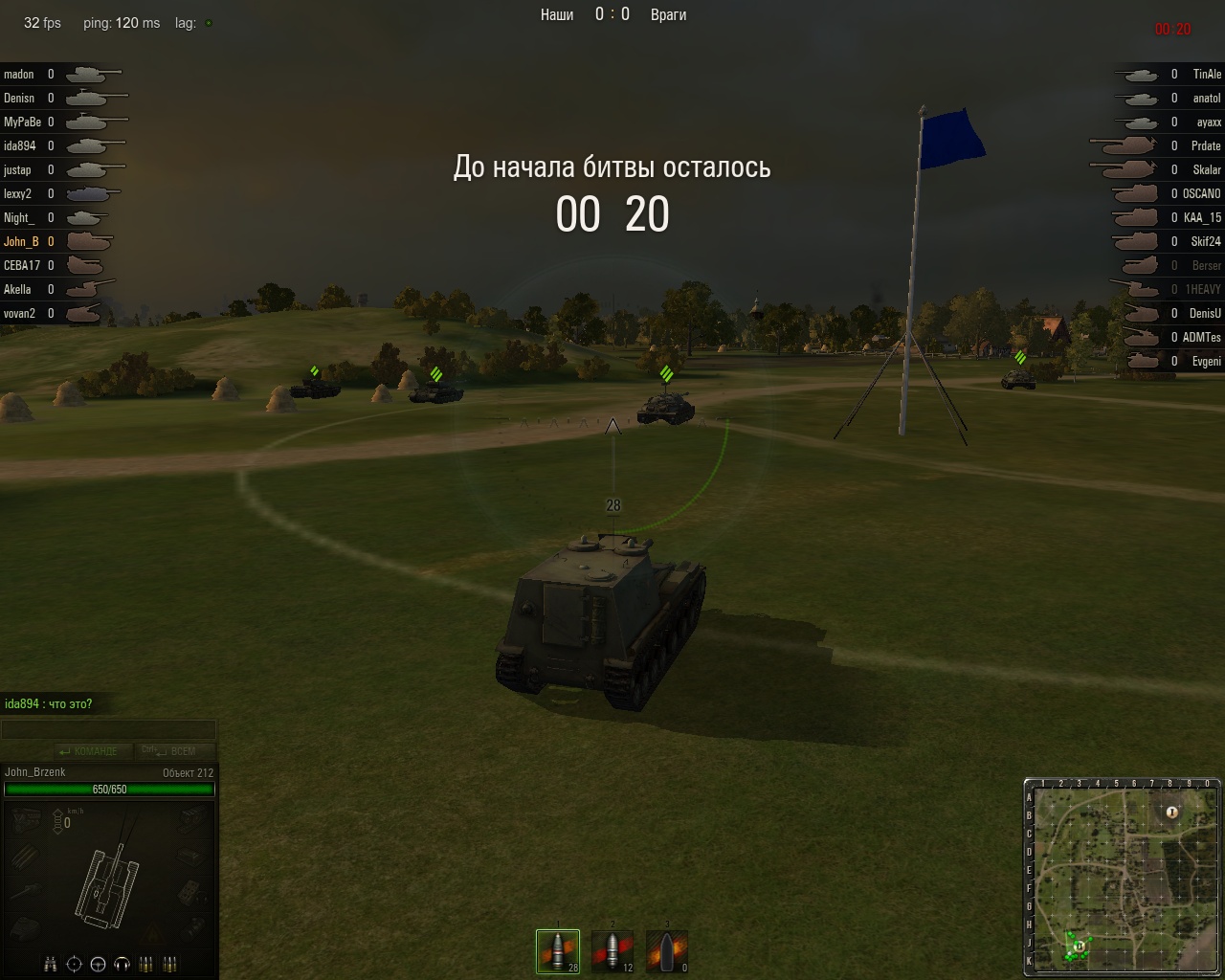This screenshot has width=1225, height=980.
Task: Open the minimap in the bottom-right corner
Action: click(1122, 877)
